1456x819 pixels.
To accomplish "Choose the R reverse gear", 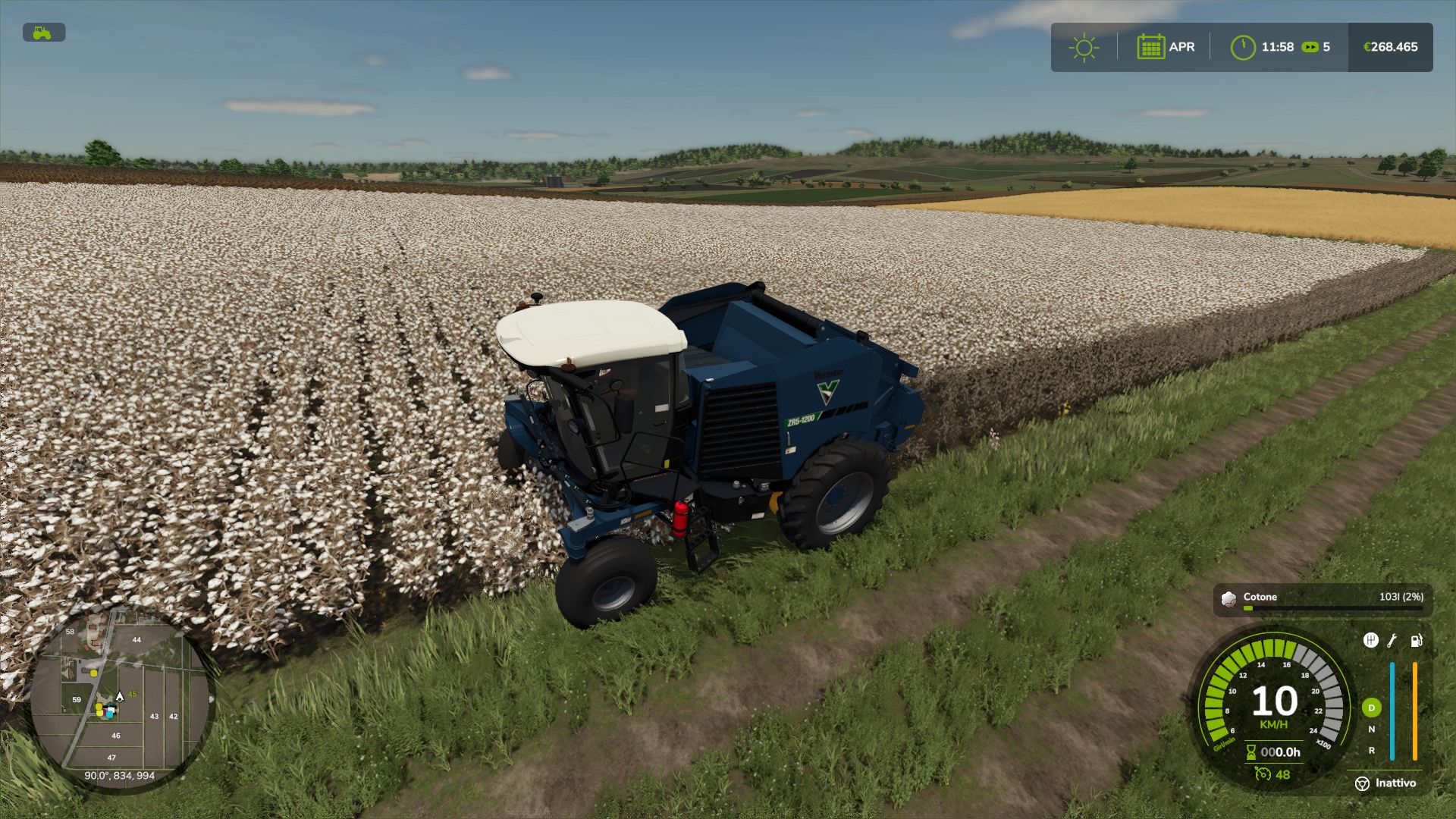I will tap(1371, 751).
